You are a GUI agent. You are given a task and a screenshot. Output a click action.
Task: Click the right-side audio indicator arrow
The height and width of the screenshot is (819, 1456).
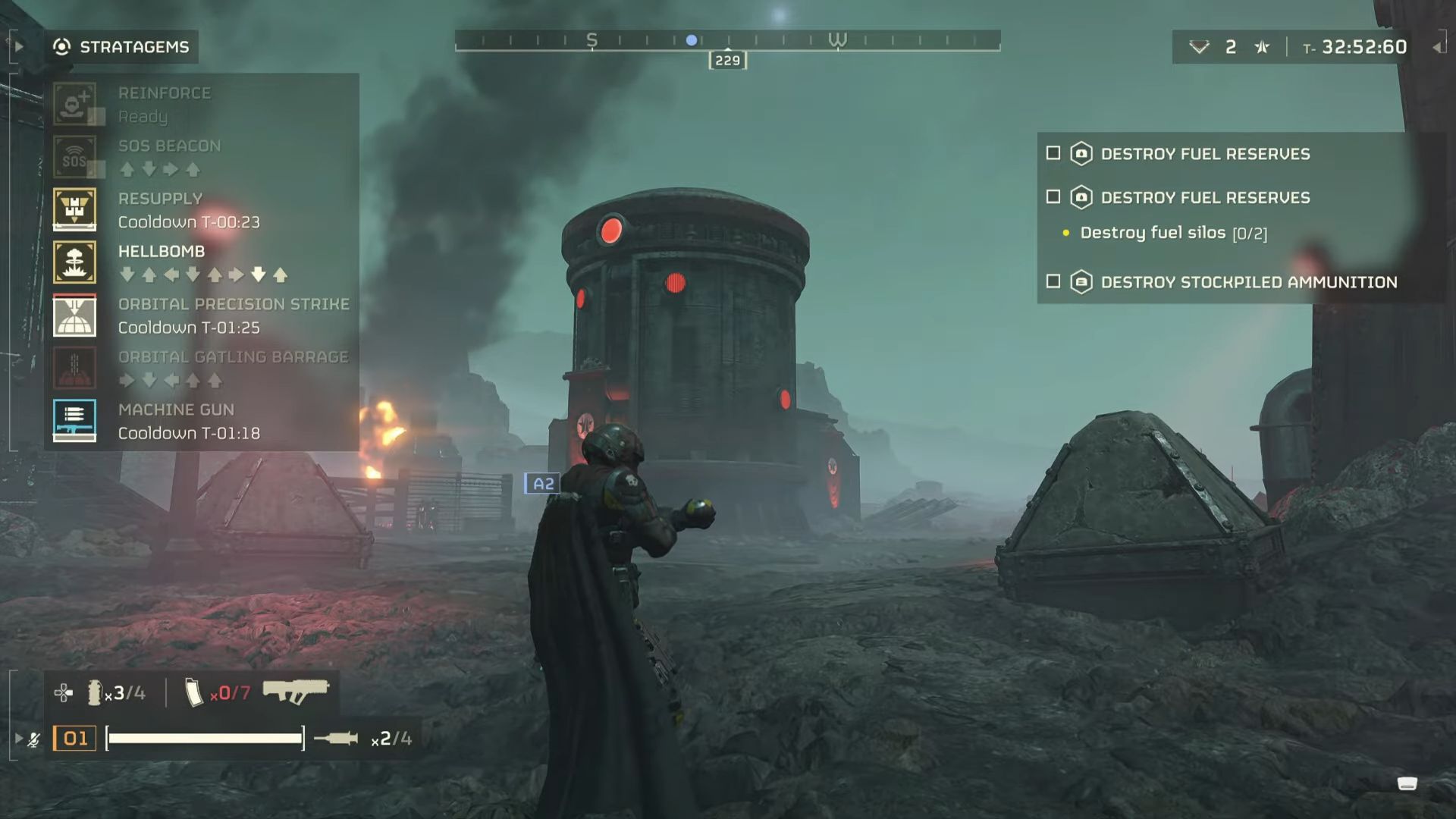pyautogui.click(x=1439, y=47)
